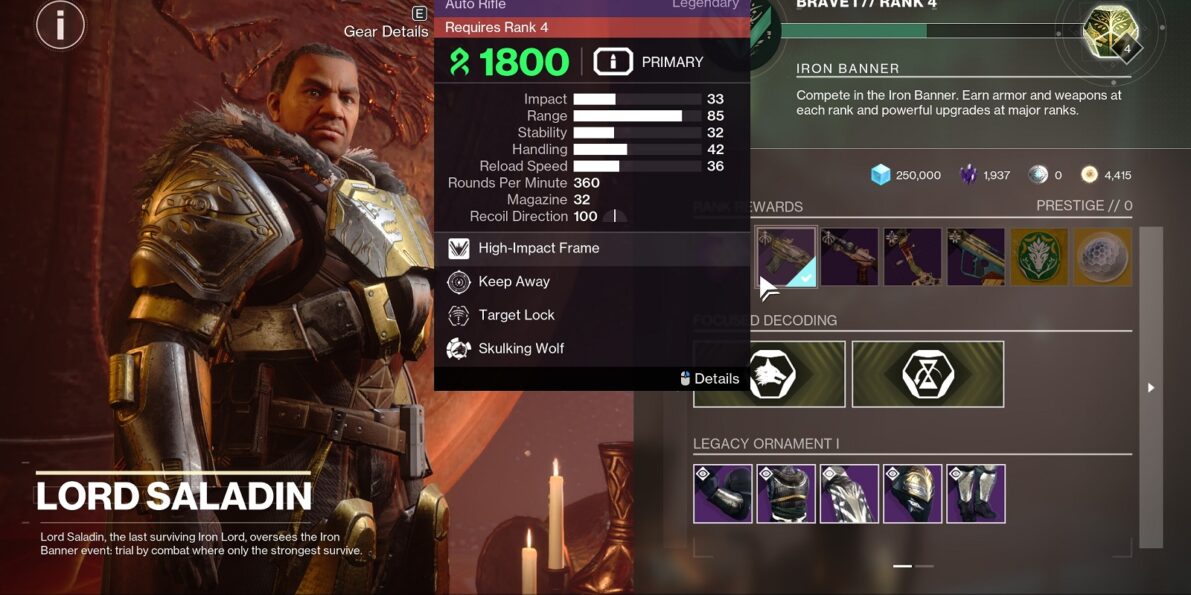Select the auto rifle rank reward
This screenshot has width=1191, height=595.
tap(786, 257)
